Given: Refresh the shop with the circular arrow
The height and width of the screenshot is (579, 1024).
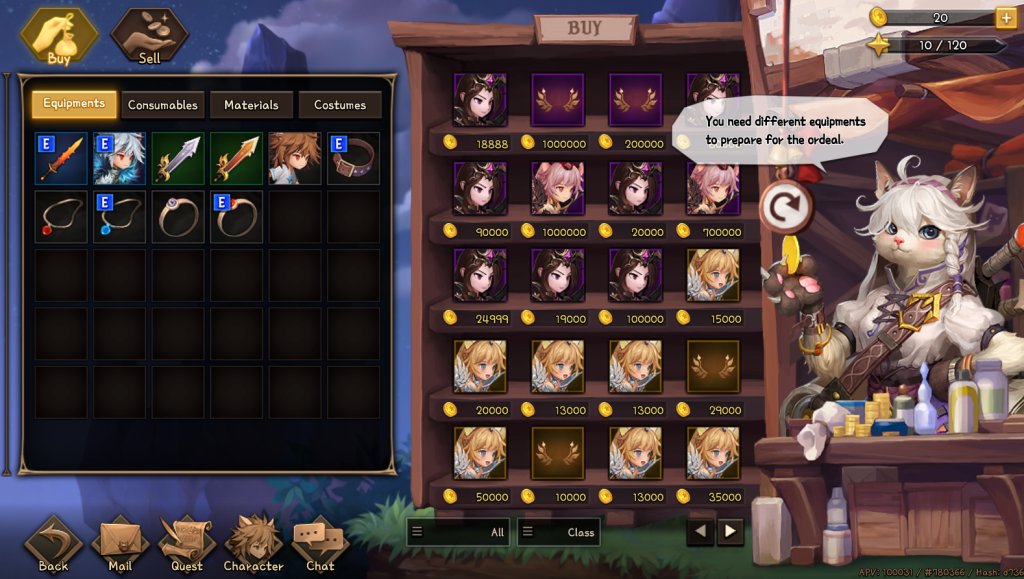Looking at the screenshot, I should tap(785, 207).
